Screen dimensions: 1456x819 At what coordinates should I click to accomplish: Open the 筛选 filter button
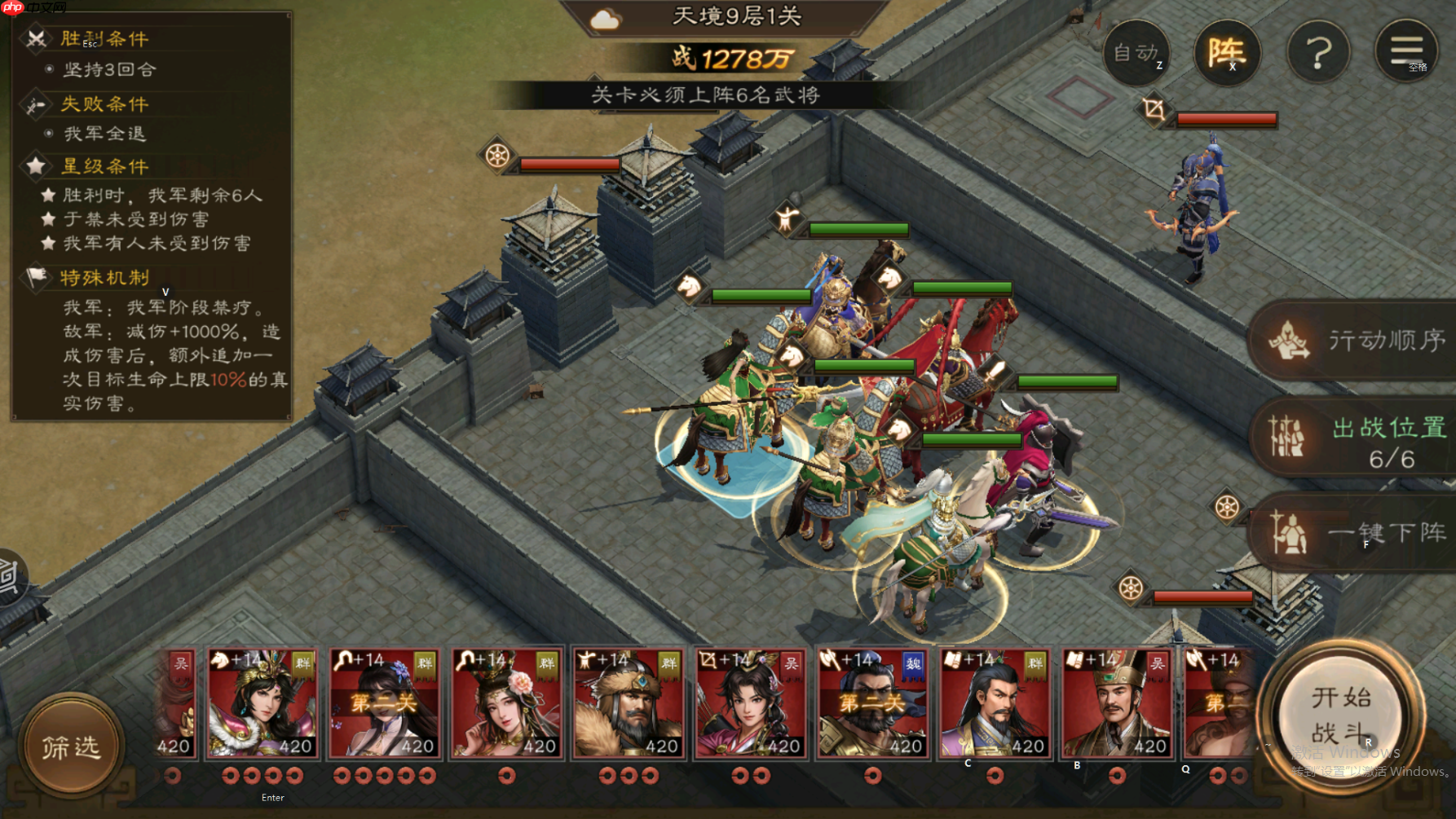tap(71, 746)
